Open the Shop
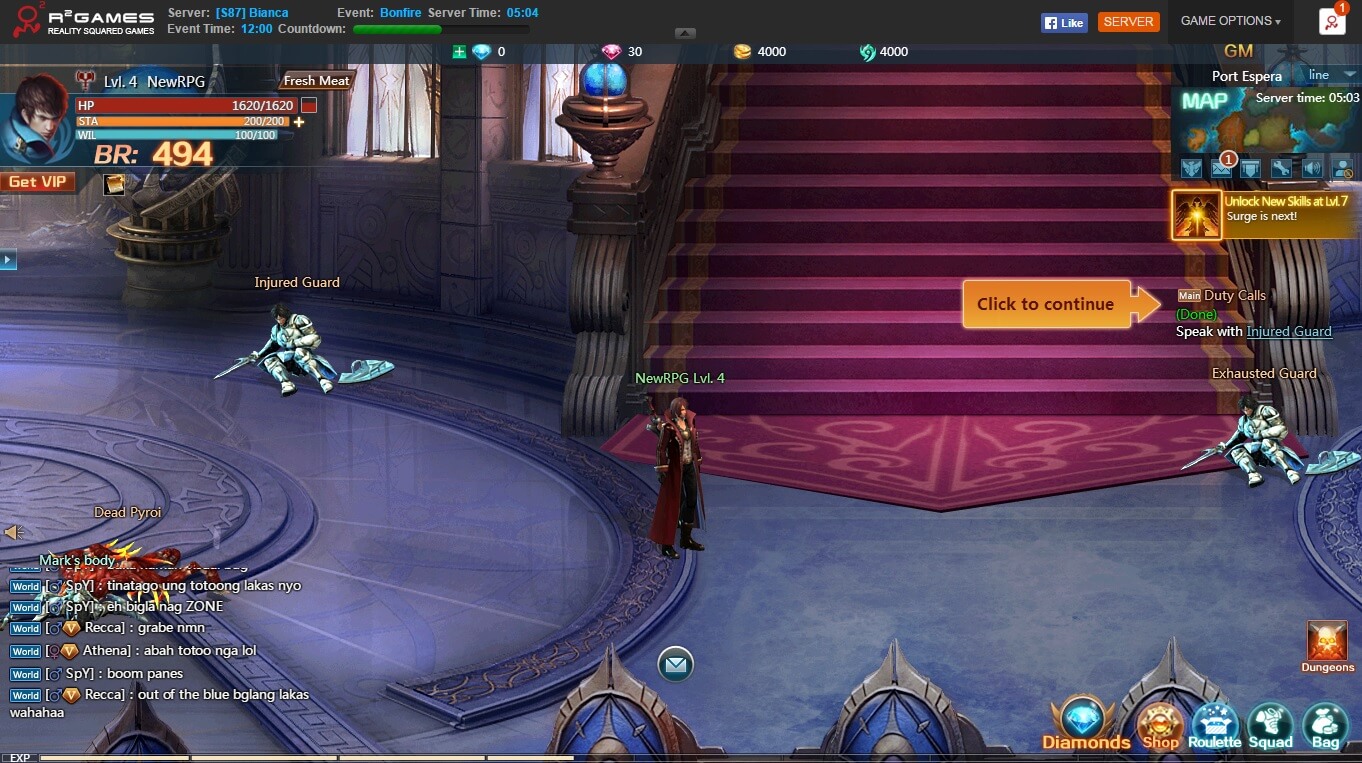 click(x=1160, y=726)
